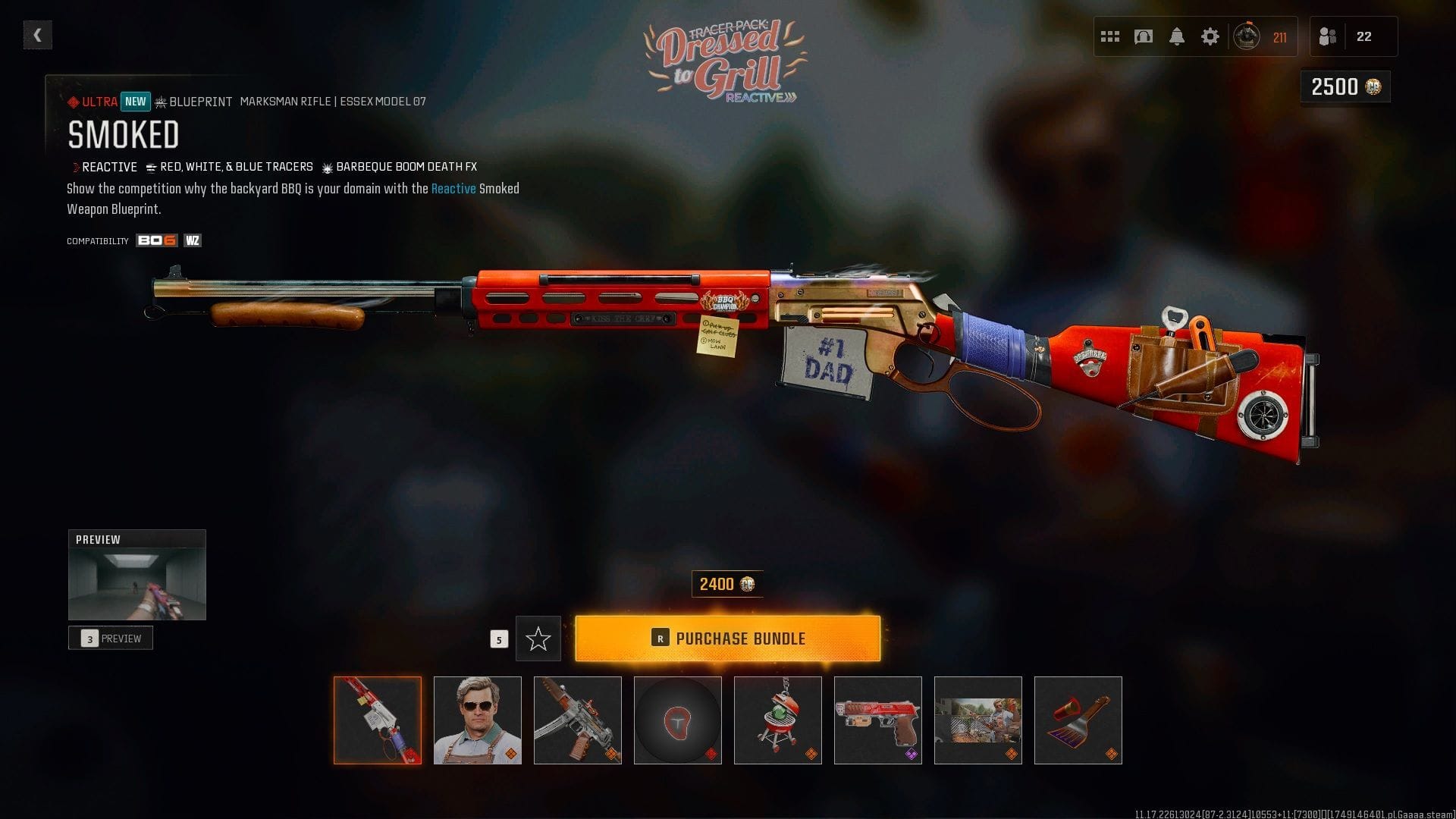Expand the back navigation chevron
The height and width of the screenshot is (819, 1456).
tap(36, 34)
